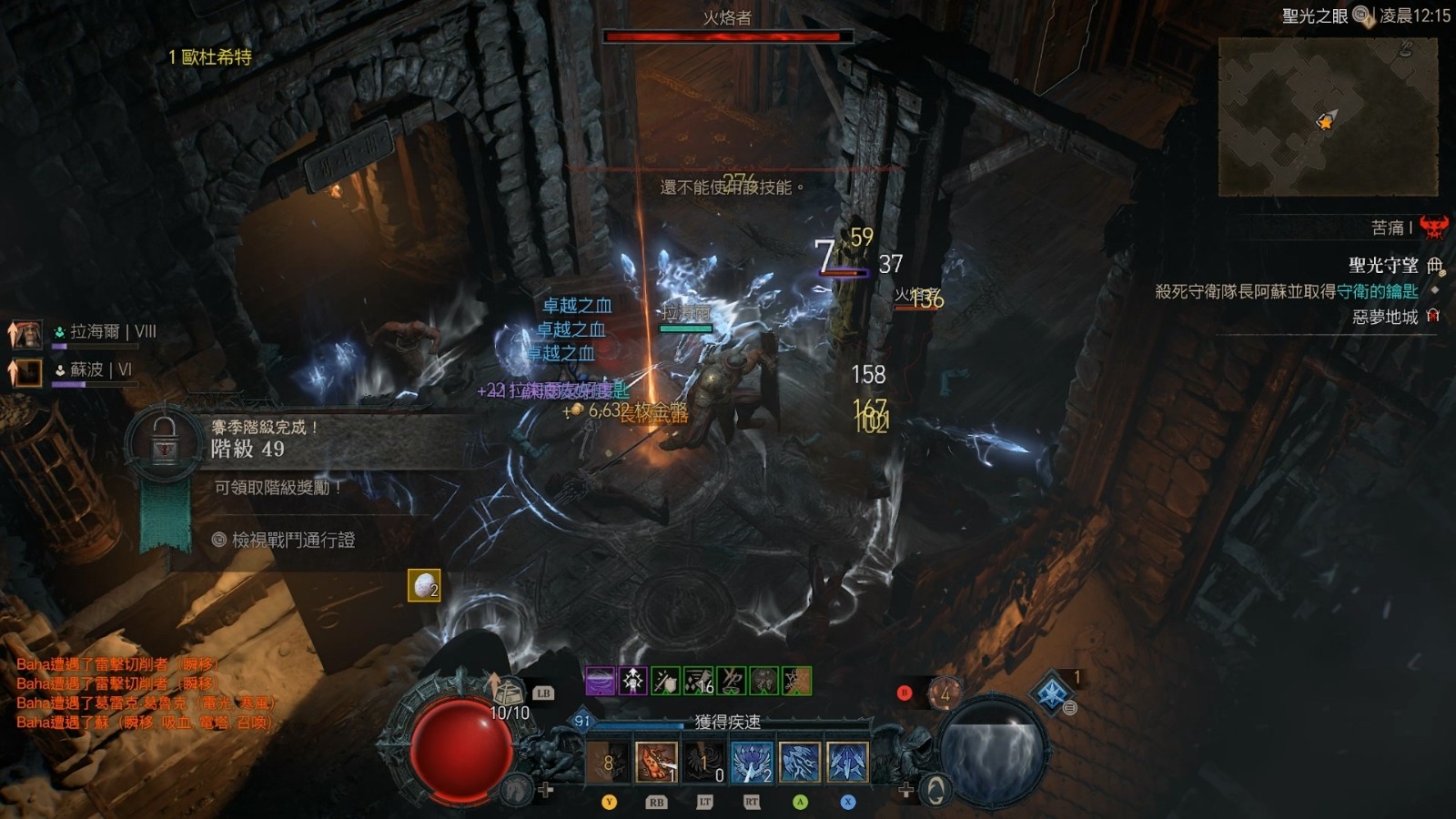This screenshot has width=1456, height=819.
Task: Activate the blue downward spears skill
Action: pyautogui.click(x=847, y=762)
